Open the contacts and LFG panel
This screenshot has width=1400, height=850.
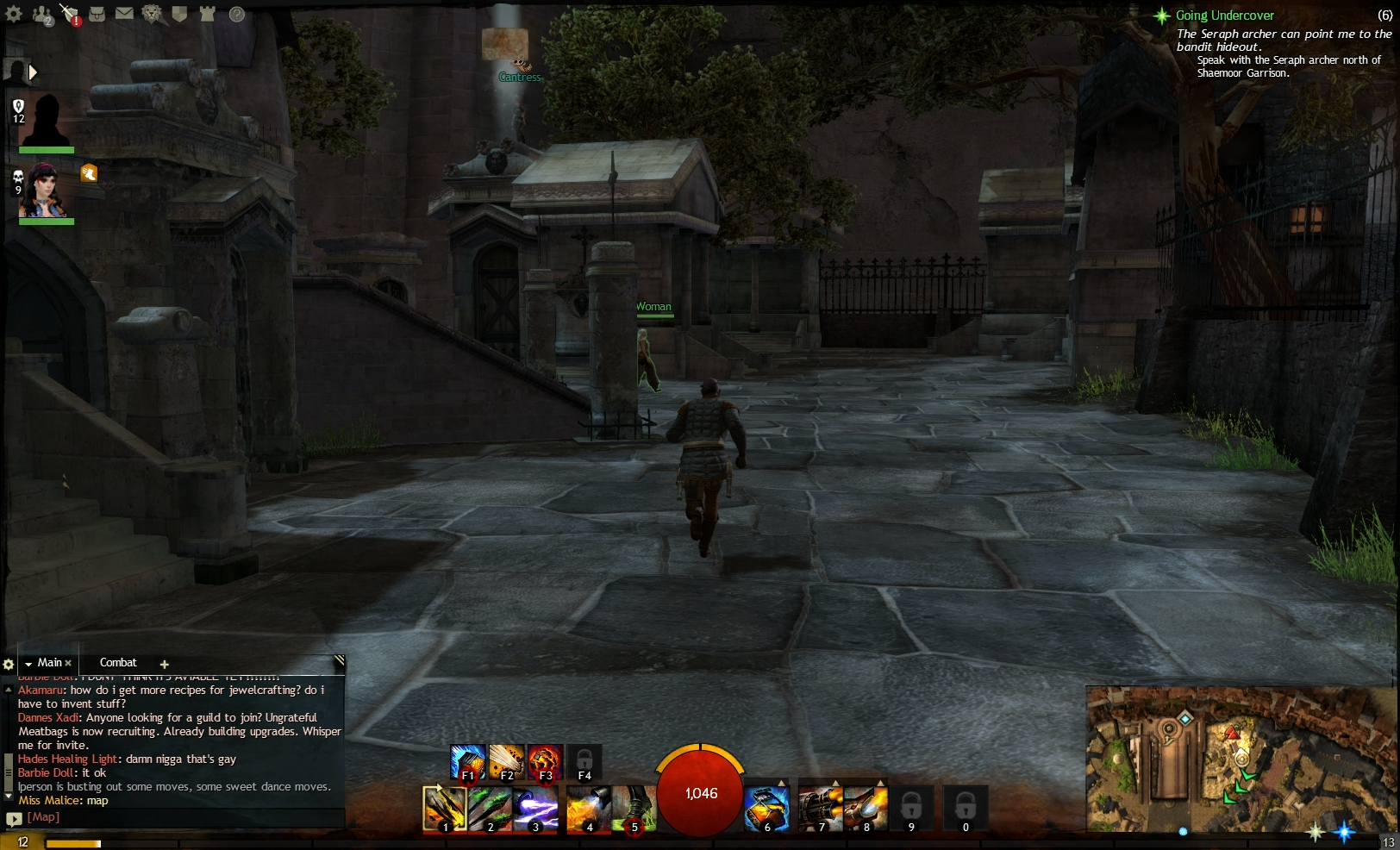coord(41,13)
